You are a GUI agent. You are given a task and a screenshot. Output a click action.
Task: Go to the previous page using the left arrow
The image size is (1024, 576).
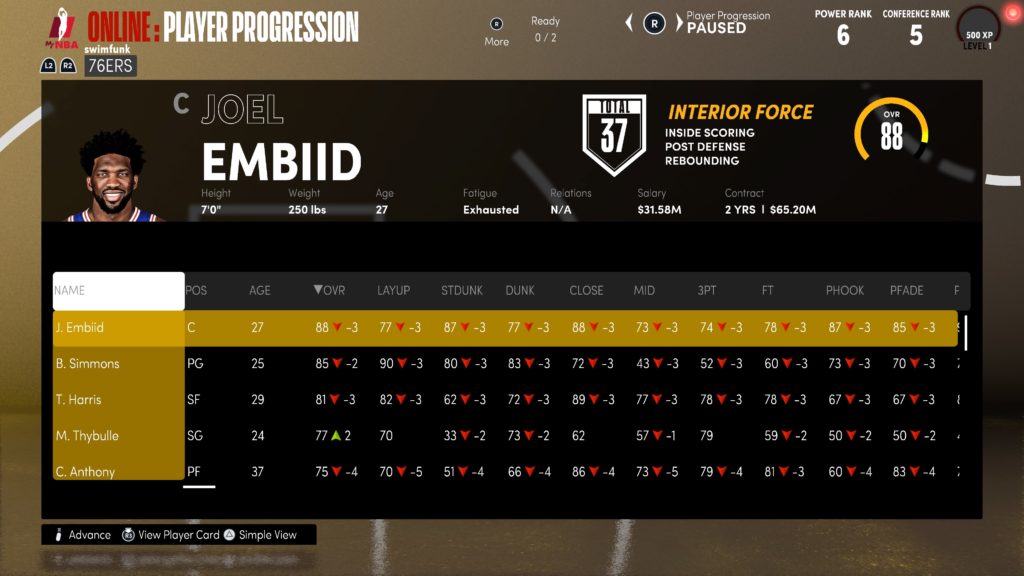coord(629,22)
